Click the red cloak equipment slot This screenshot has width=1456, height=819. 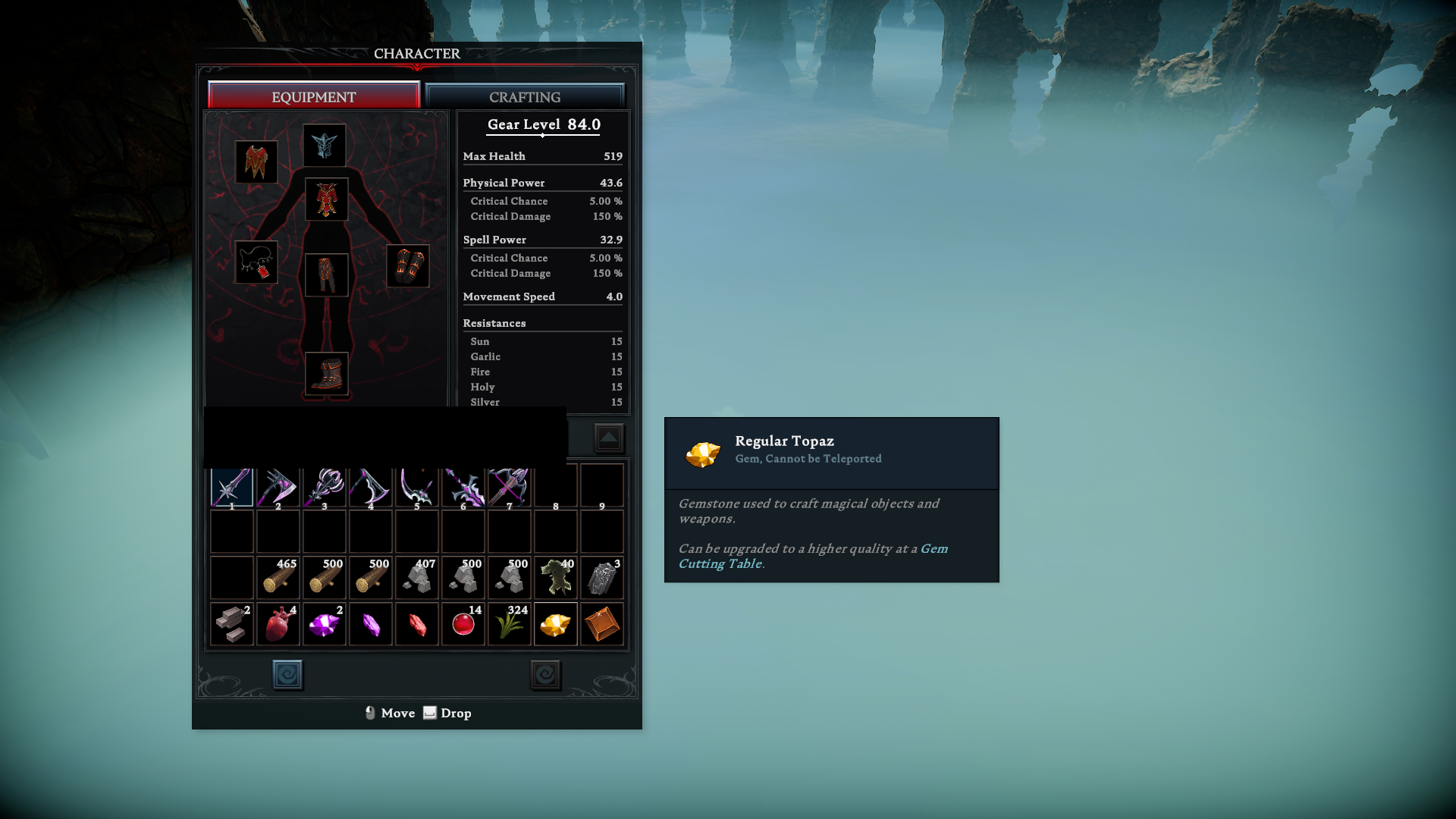(x=256, y=162)
